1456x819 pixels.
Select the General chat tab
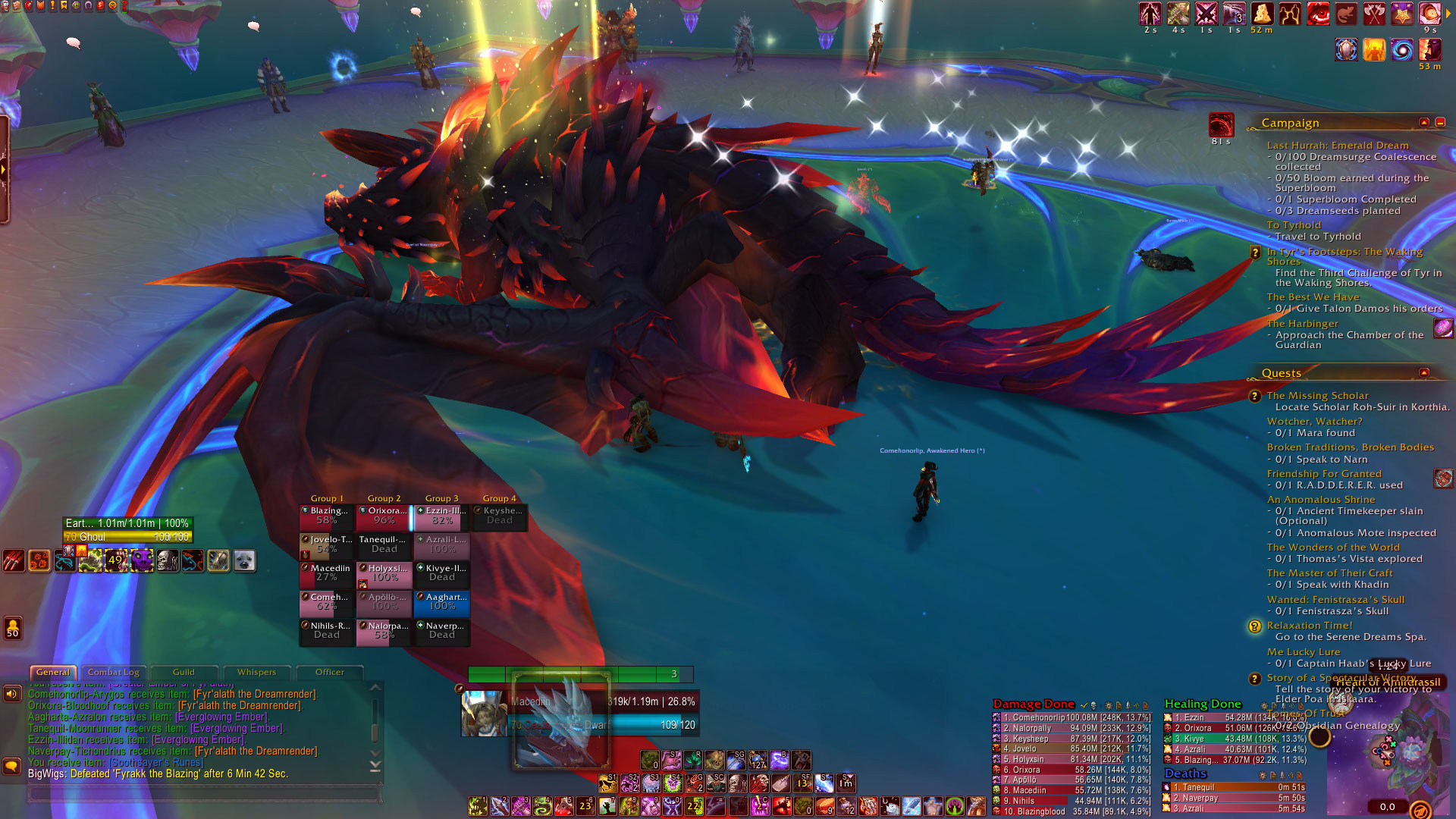pos(53,673)
